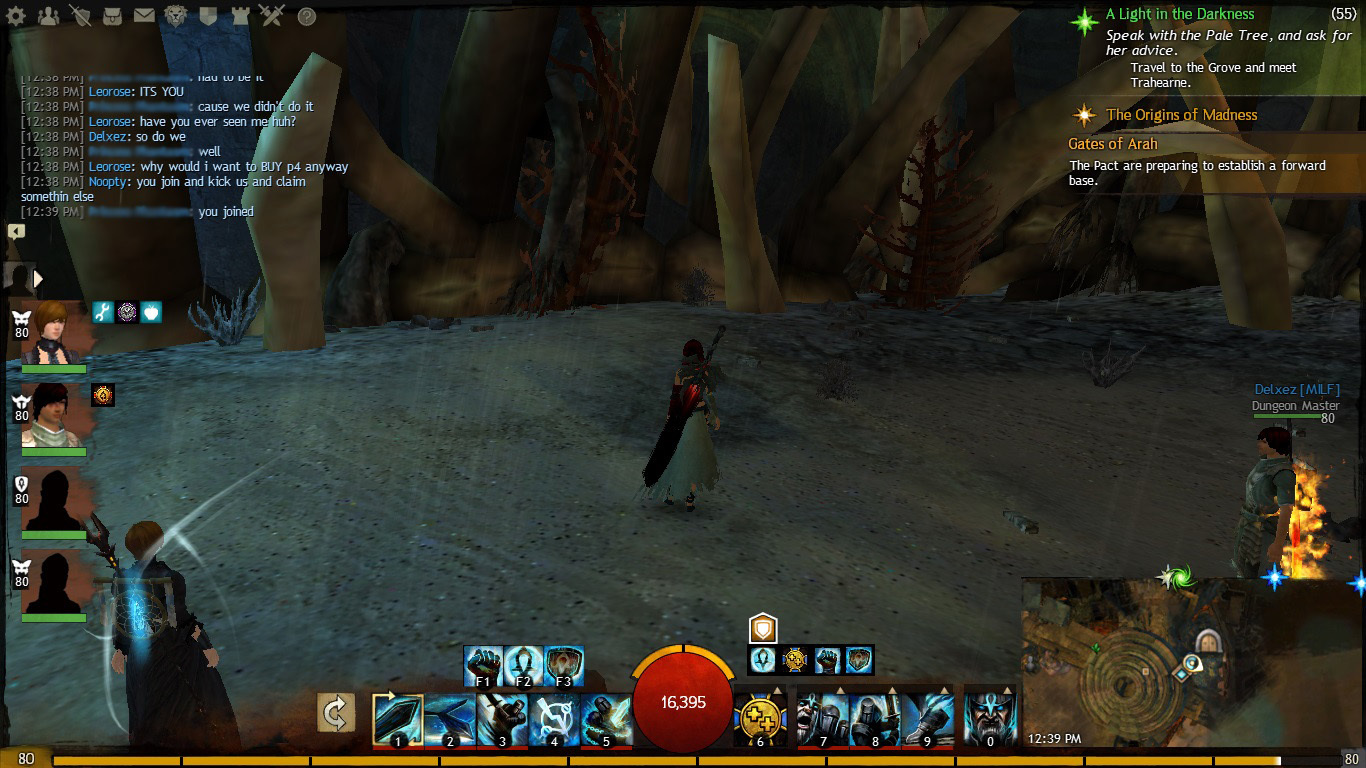This screenshot has width=1366, height=768.
Task: Click the weapon swap arrow button
Action: click(x=336, y=713)
